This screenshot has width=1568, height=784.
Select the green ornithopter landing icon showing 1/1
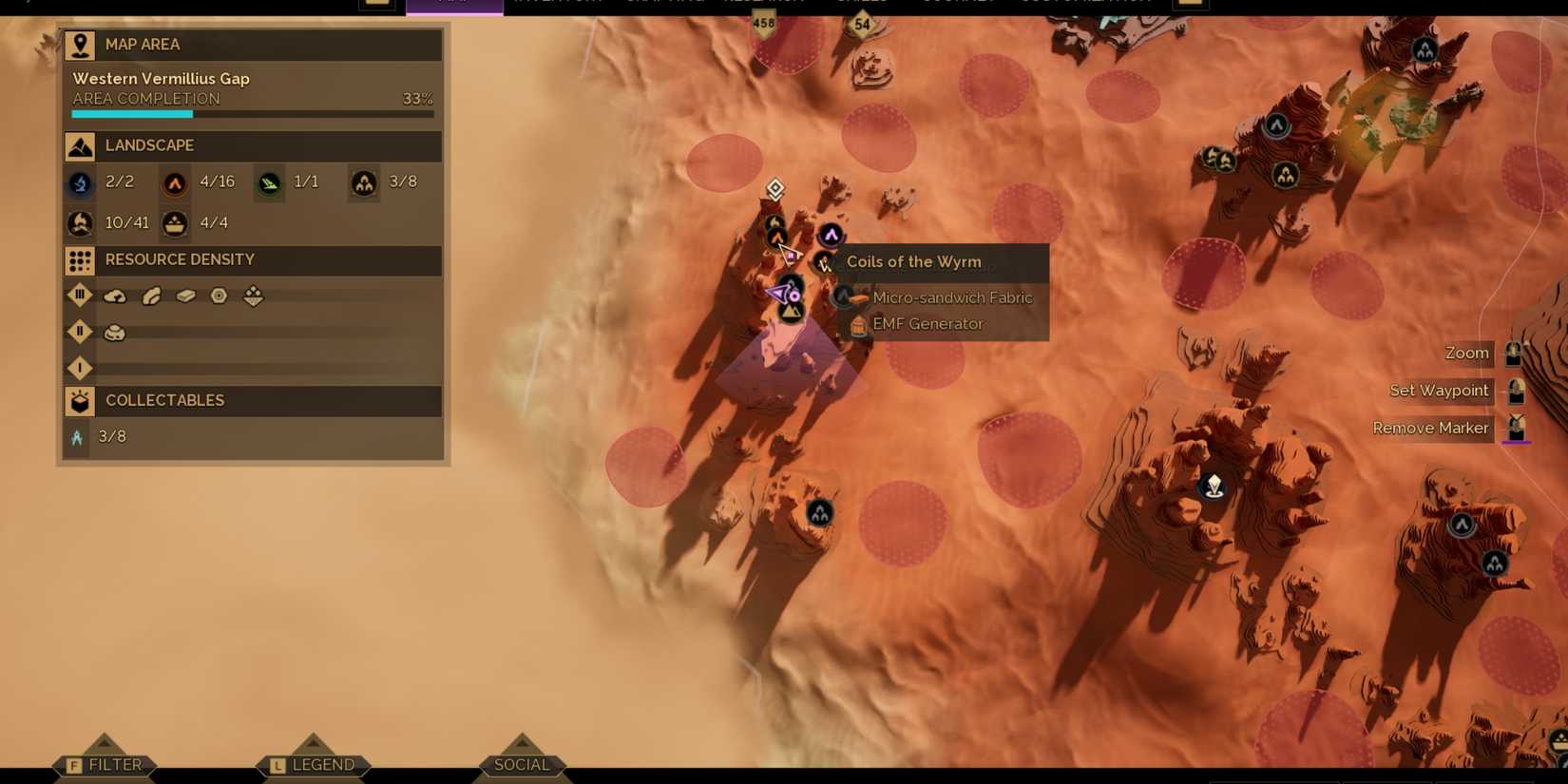[269, 182]
